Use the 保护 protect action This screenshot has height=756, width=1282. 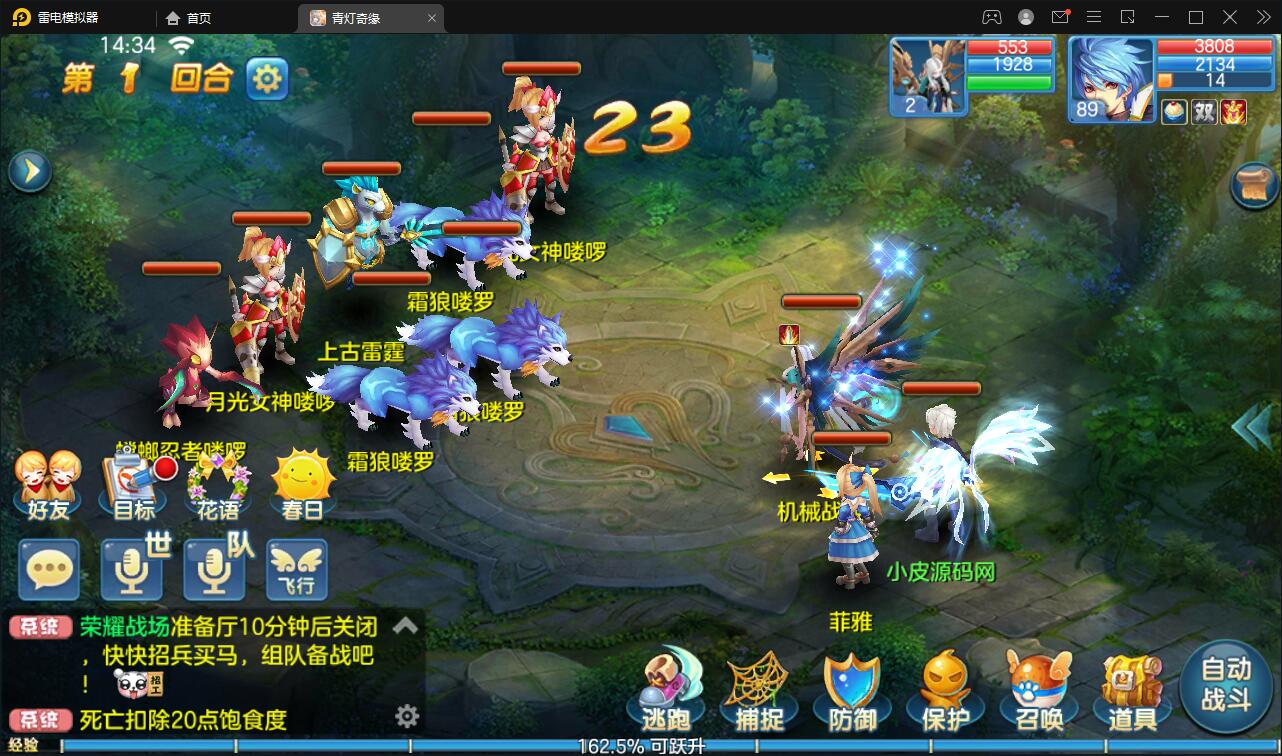pyautogui.click(x=944, y=688)
